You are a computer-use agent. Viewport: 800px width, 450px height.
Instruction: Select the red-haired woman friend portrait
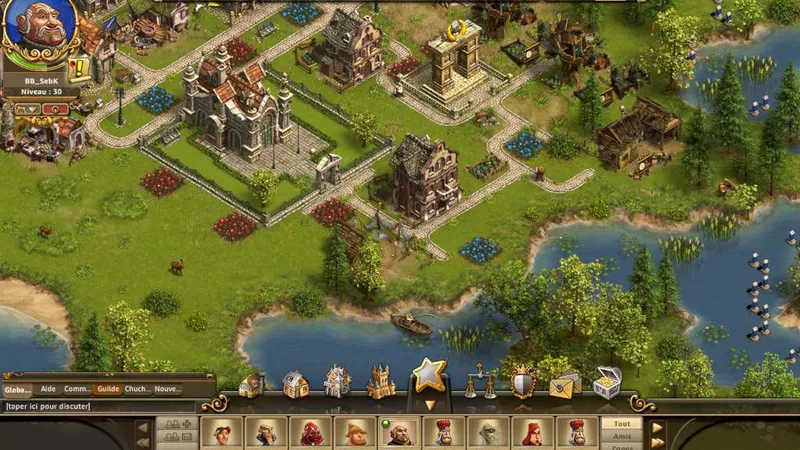(x=531, y=433)
